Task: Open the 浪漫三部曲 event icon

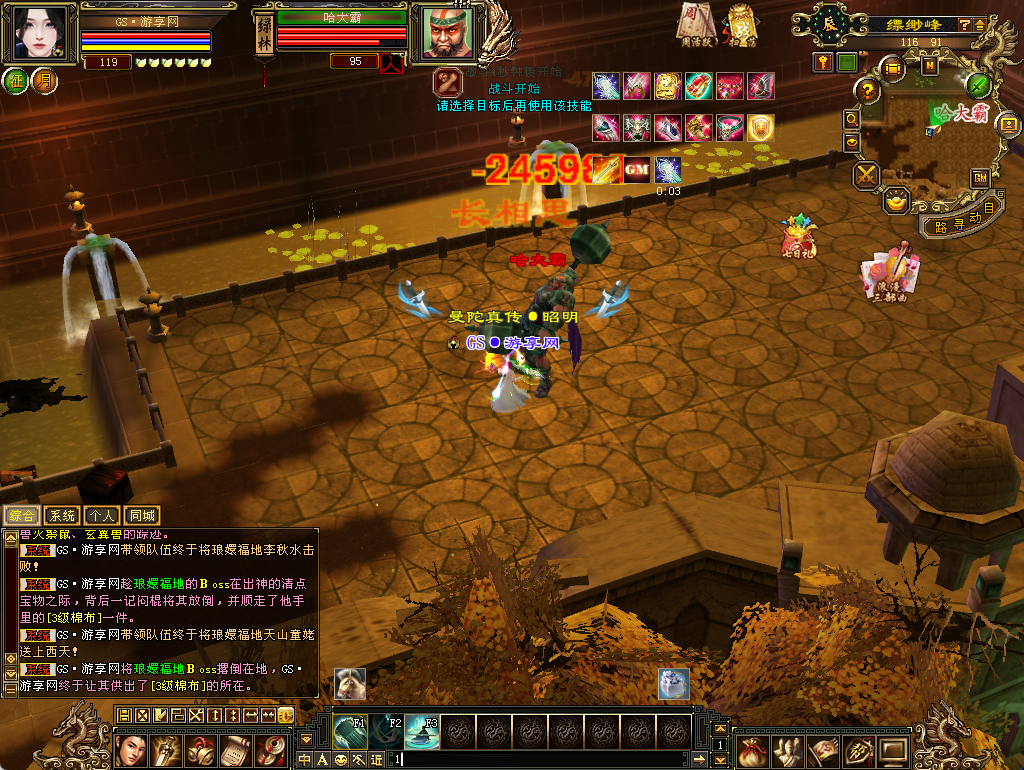Action: tap(888, 272)
